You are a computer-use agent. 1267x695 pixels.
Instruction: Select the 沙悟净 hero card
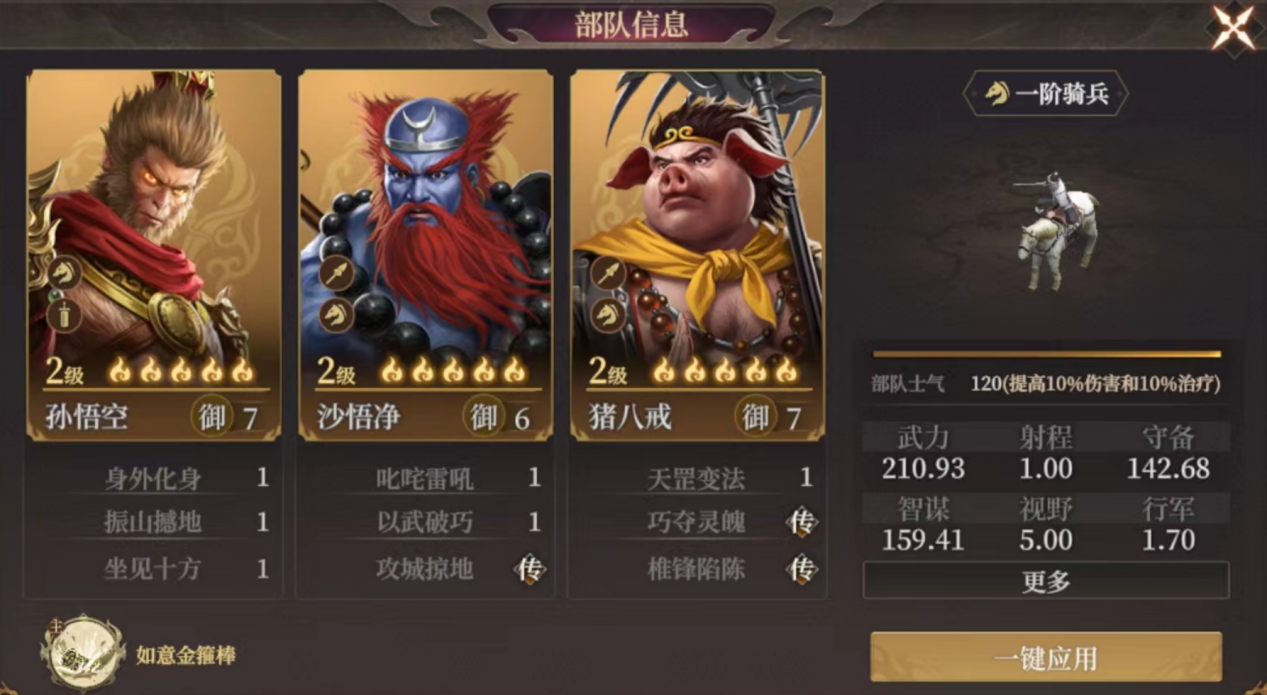[x=425, y=254]
